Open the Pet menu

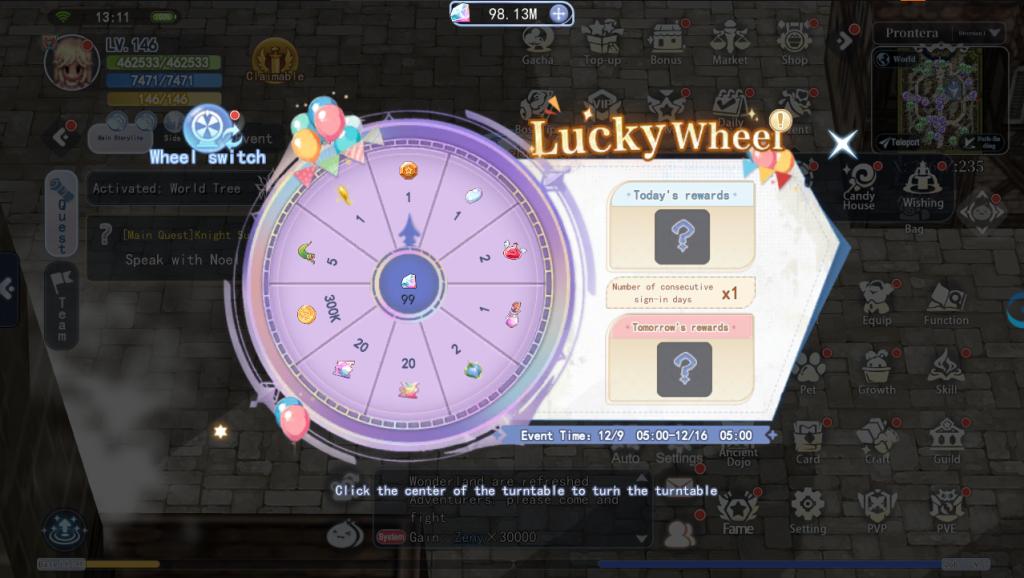pos(808,371)
